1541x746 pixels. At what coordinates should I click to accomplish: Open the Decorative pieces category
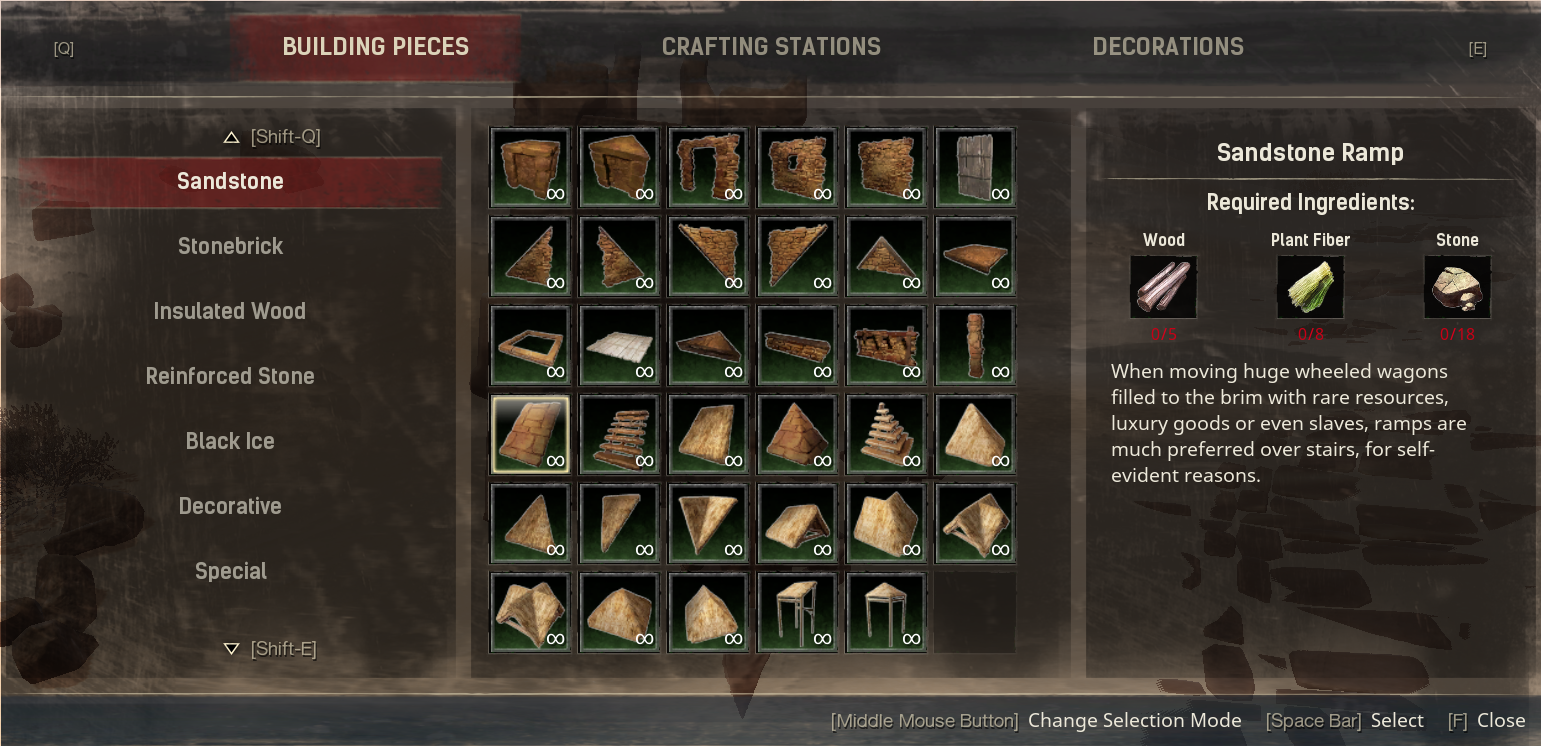pos(230,506)
